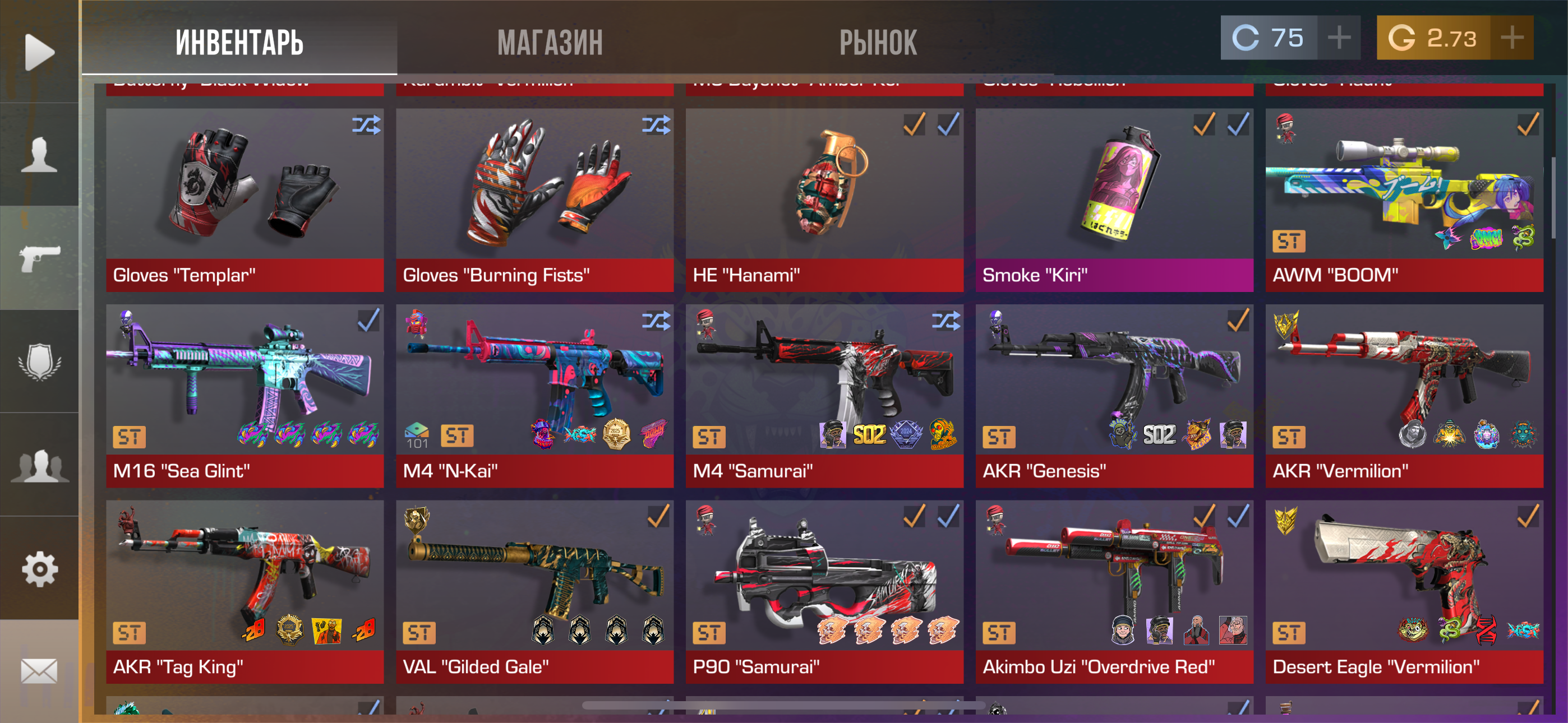This screenshot has height=723, width=1568.
Task: Select the Desert Eagle "Vermilion" pistol
Action: [1404, 591]
